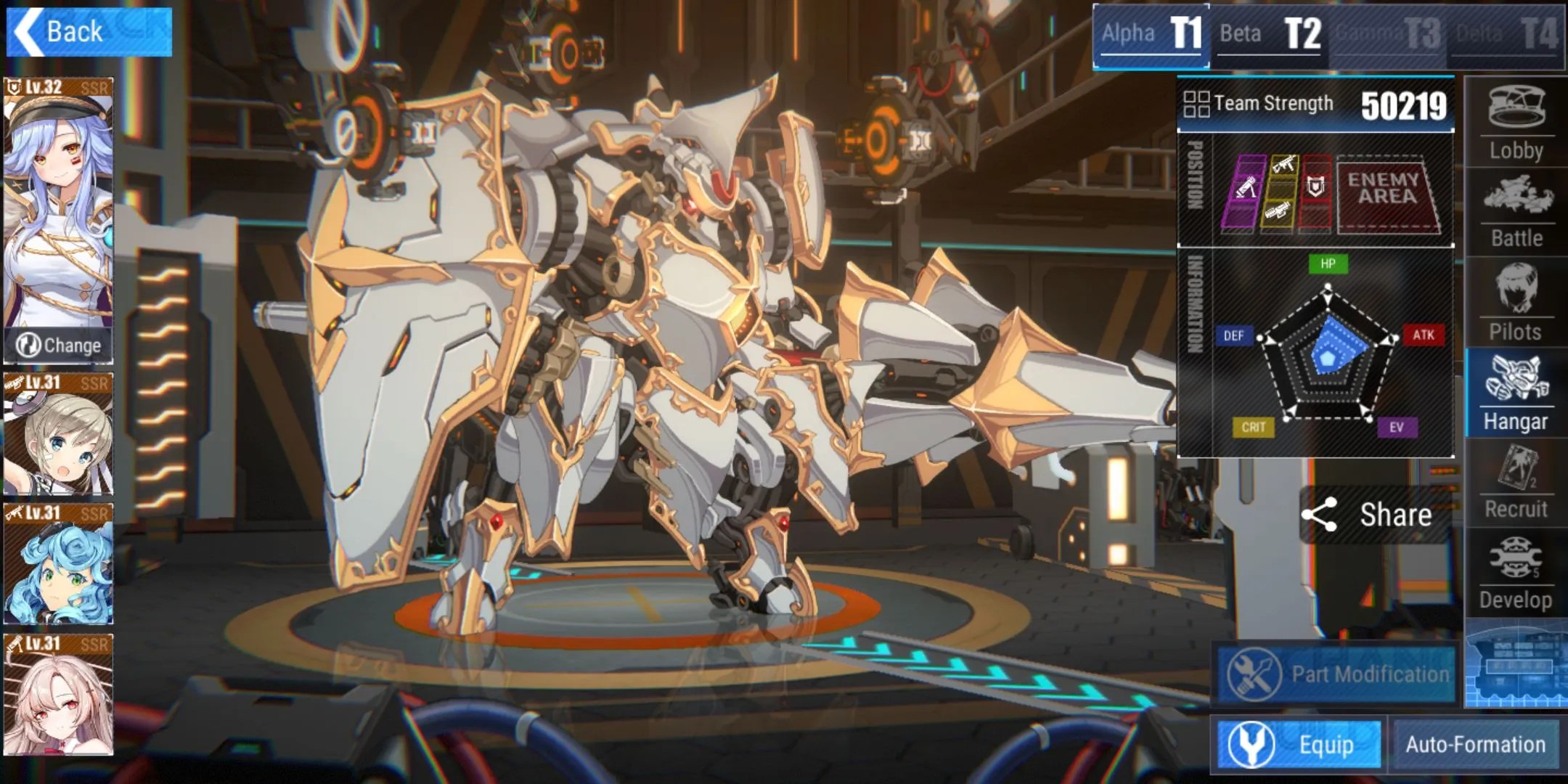Switch to the Alpha T1 team tab
1568x784 pixels.
(1151, 34)
